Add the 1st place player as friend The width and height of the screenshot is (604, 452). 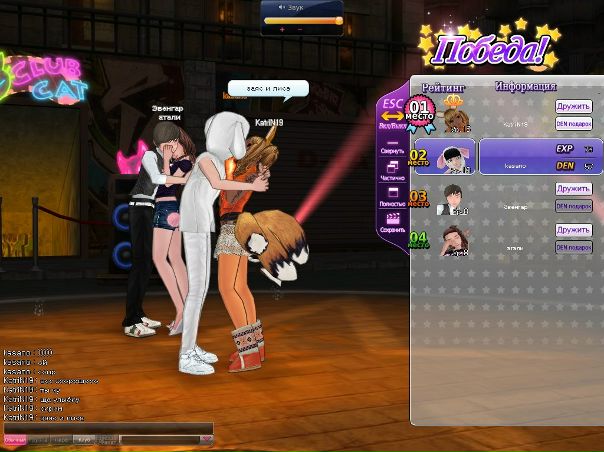pos(574,105)
